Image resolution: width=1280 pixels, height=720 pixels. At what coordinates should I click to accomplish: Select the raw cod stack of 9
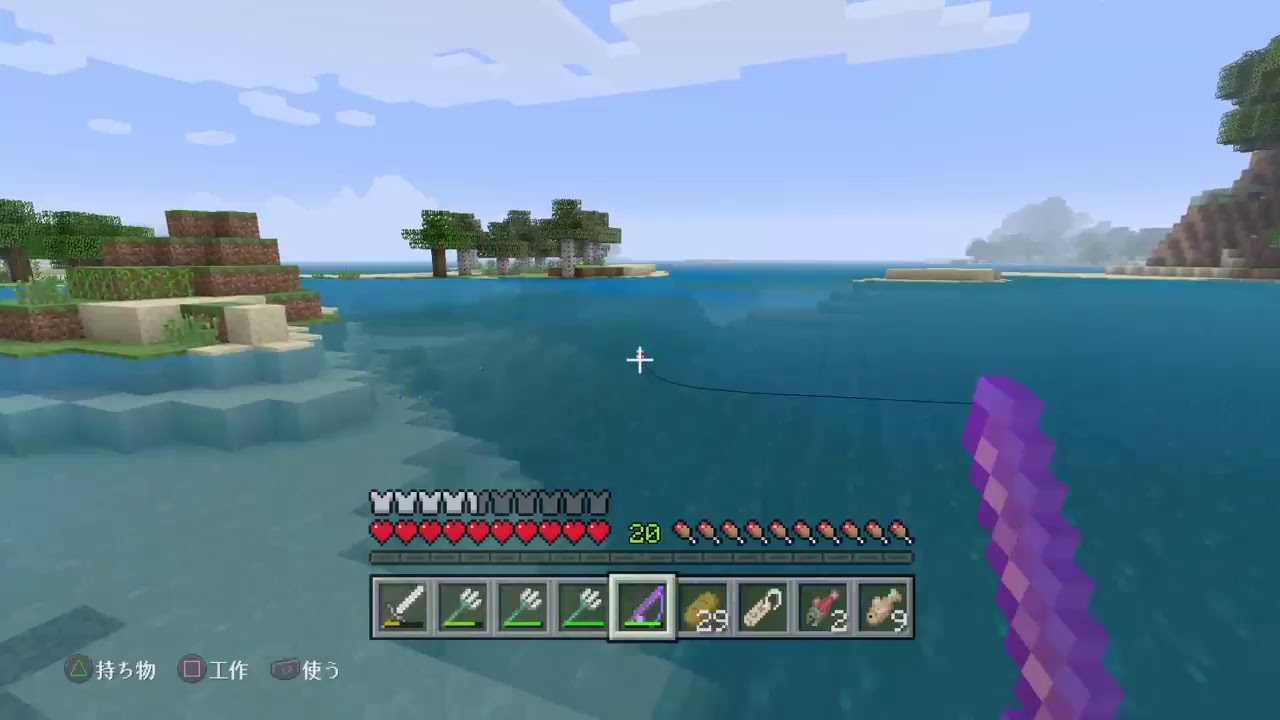click(884, 605)
